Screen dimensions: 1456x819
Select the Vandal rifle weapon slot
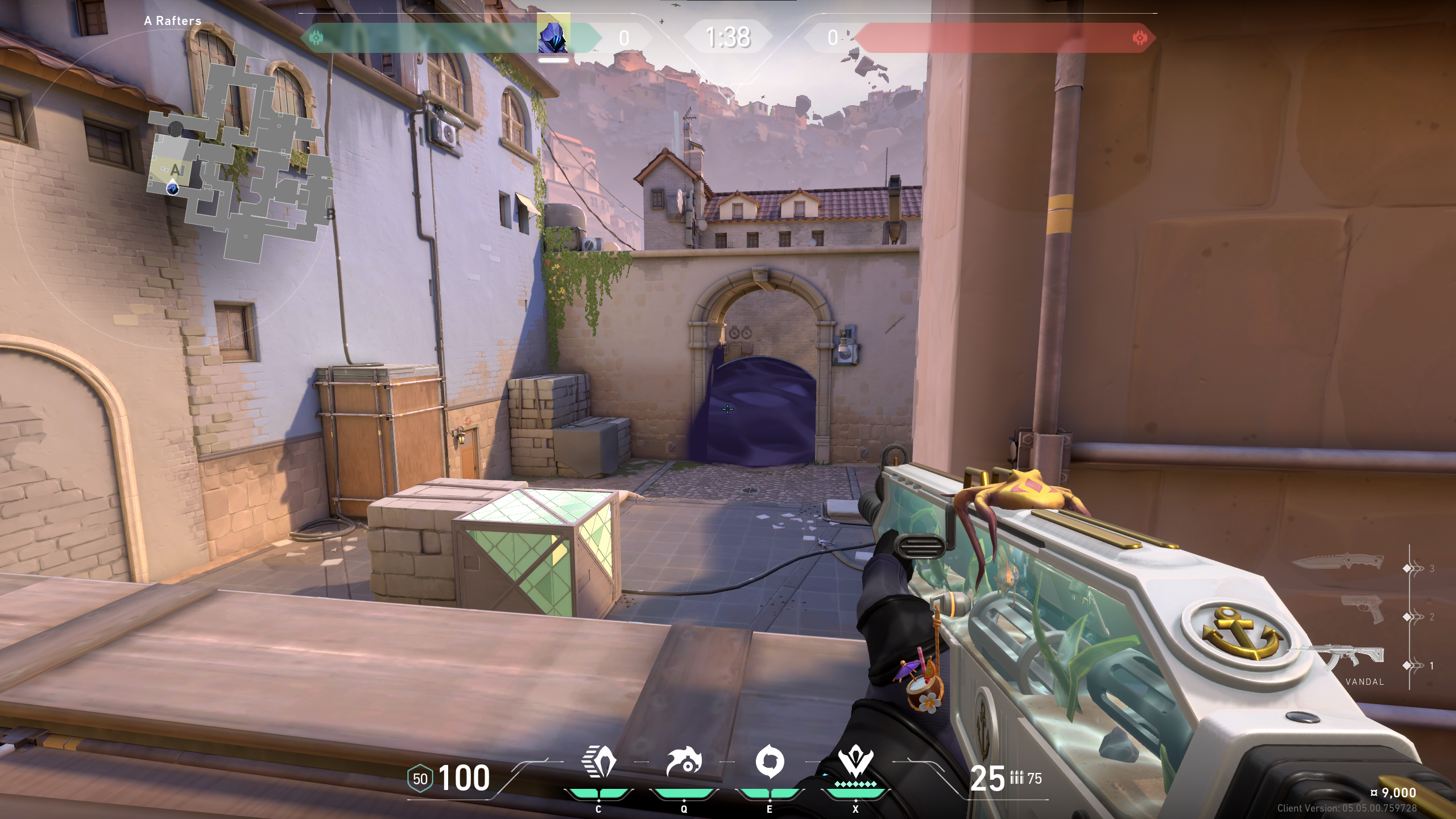(1356, 660)
